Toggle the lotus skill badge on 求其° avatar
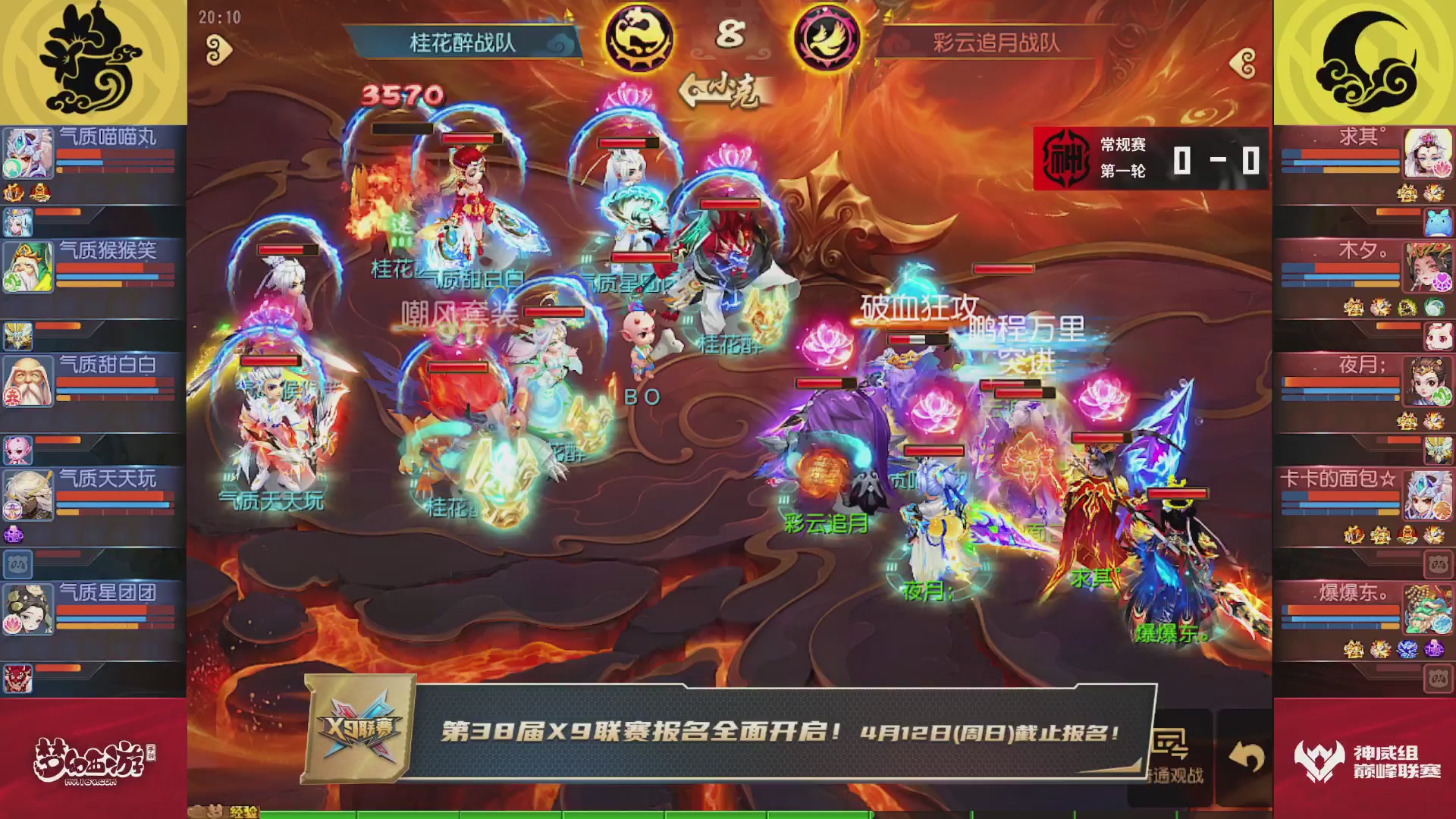1456x819 pixels. click(x=1444, y=168)
